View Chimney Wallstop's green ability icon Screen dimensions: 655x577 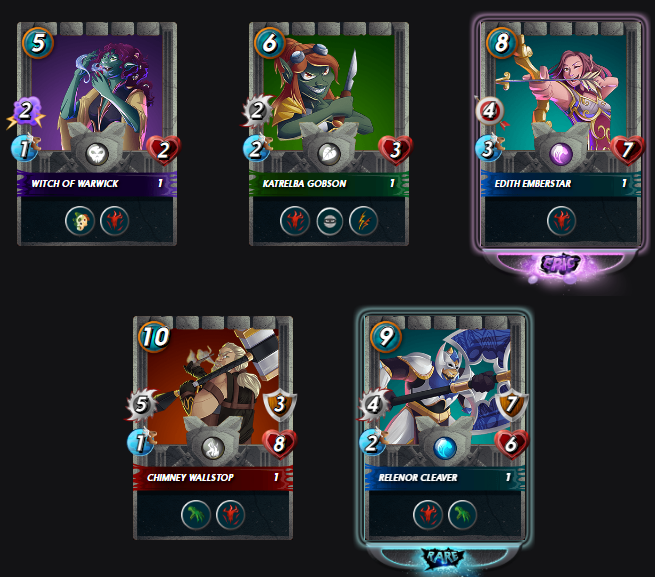tap(196, 516)
